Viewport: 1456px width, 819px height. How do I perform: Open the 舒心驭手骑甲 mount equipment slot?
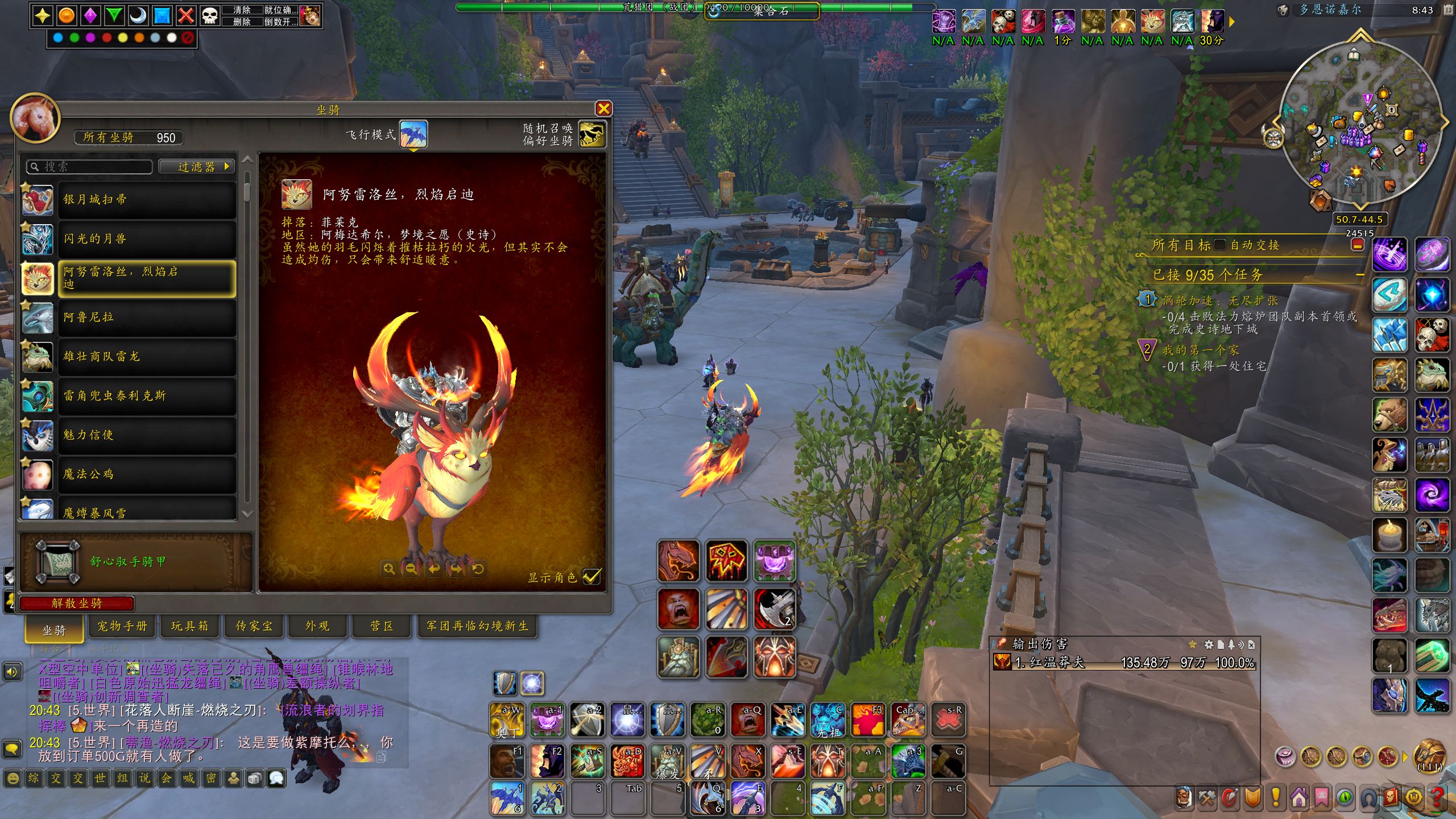[x=57, y=562]
